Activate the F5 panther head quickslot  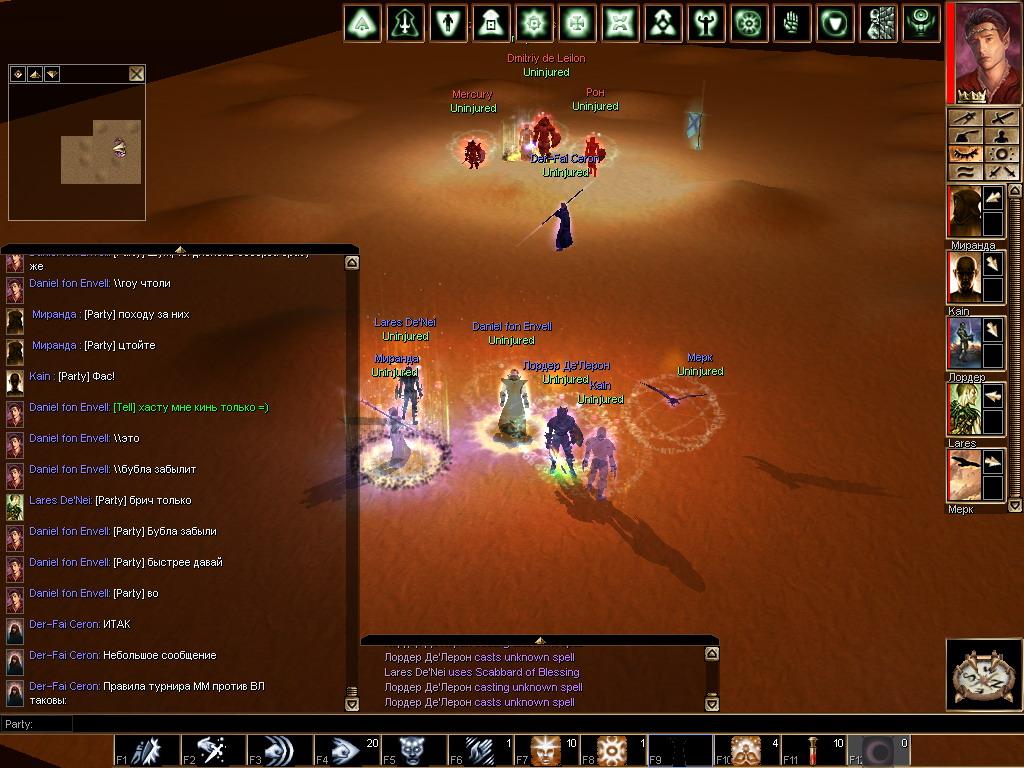[412, 750]
